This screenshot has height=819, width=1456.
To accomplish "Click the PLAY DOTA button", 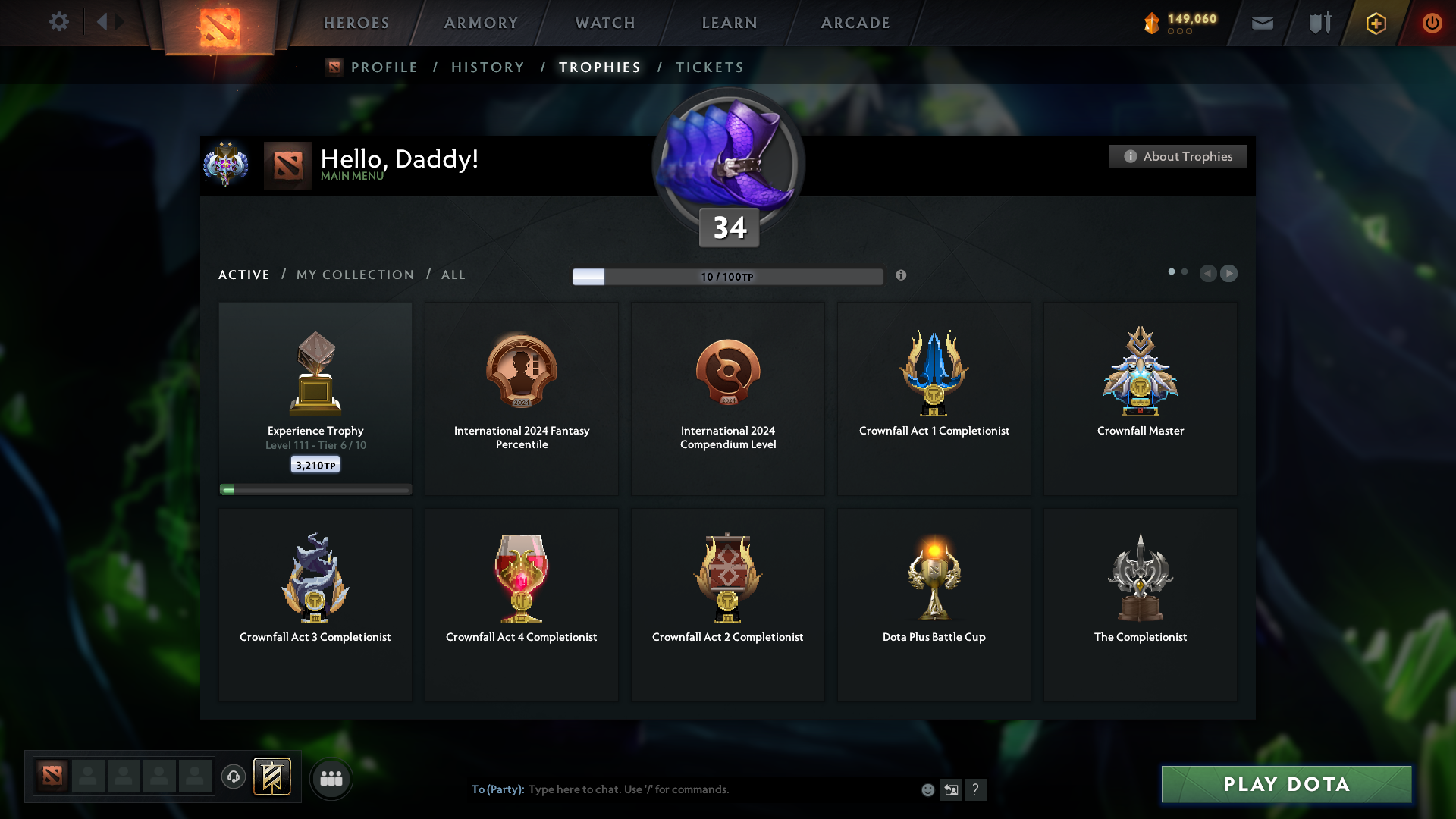I will coord(1285,785).
